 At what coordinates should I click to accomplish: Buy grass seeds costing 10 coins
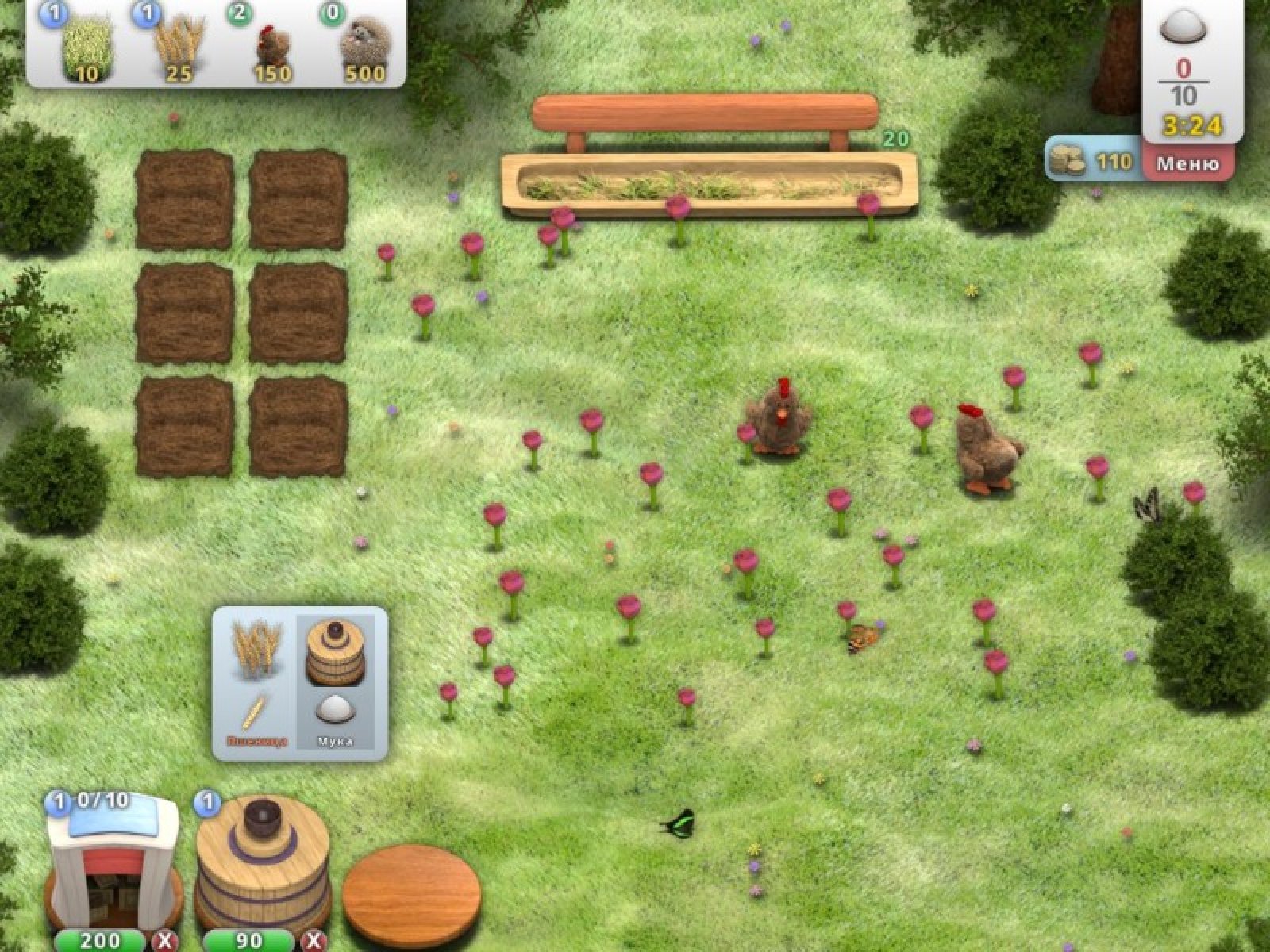point(86,48)
